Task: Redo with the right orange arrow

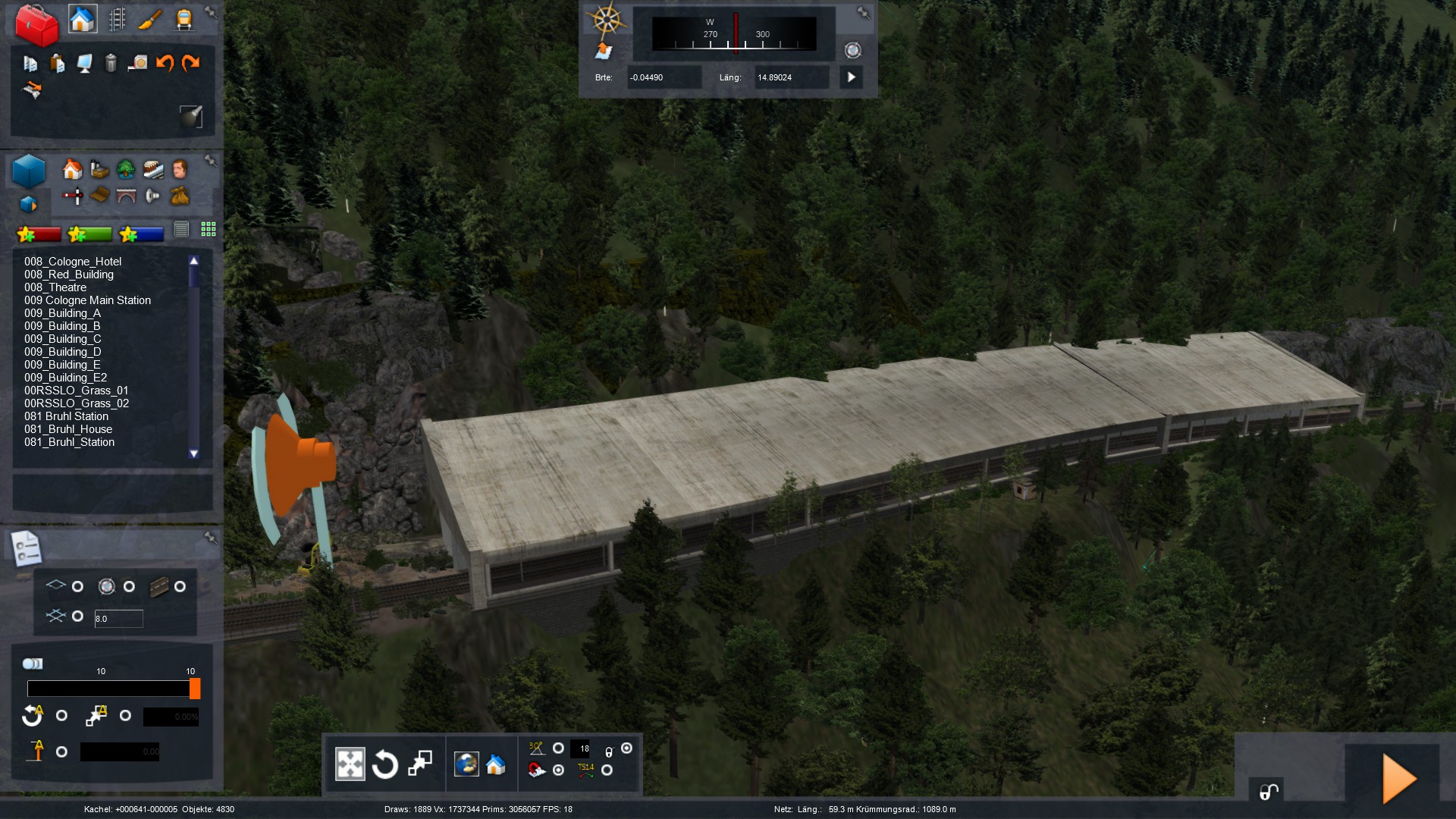Action: (191, 63)
